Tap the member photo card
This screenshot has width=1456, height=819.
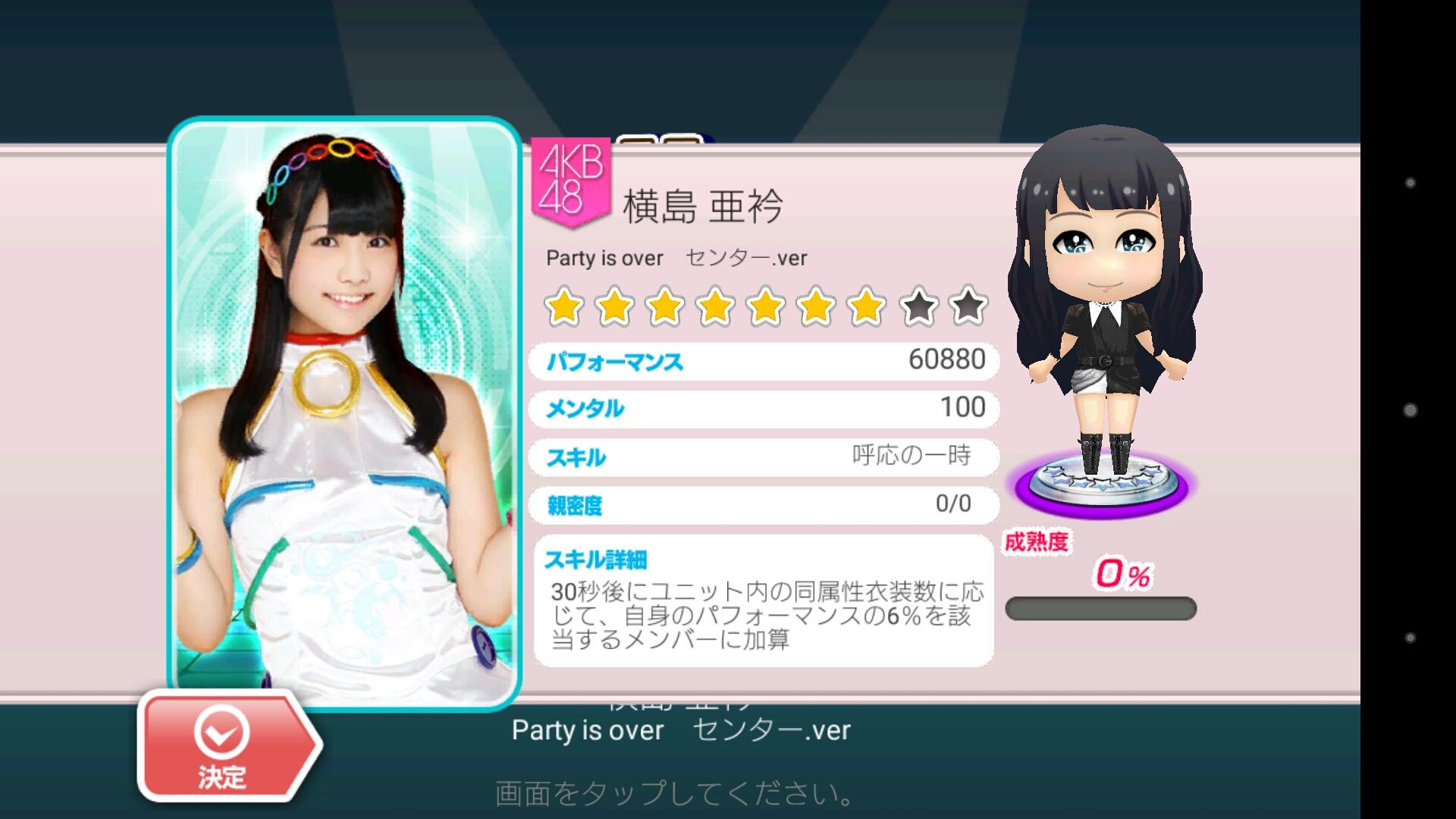(x=345, y=413)
